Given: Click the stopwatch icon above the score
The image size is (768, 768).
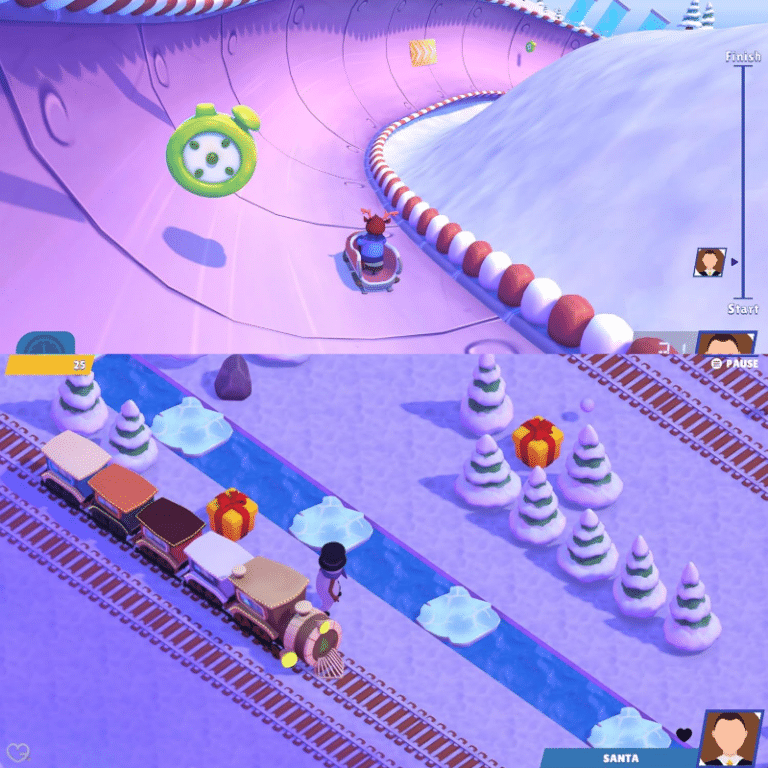Looking at the screenshot, I should click(45, 342).
